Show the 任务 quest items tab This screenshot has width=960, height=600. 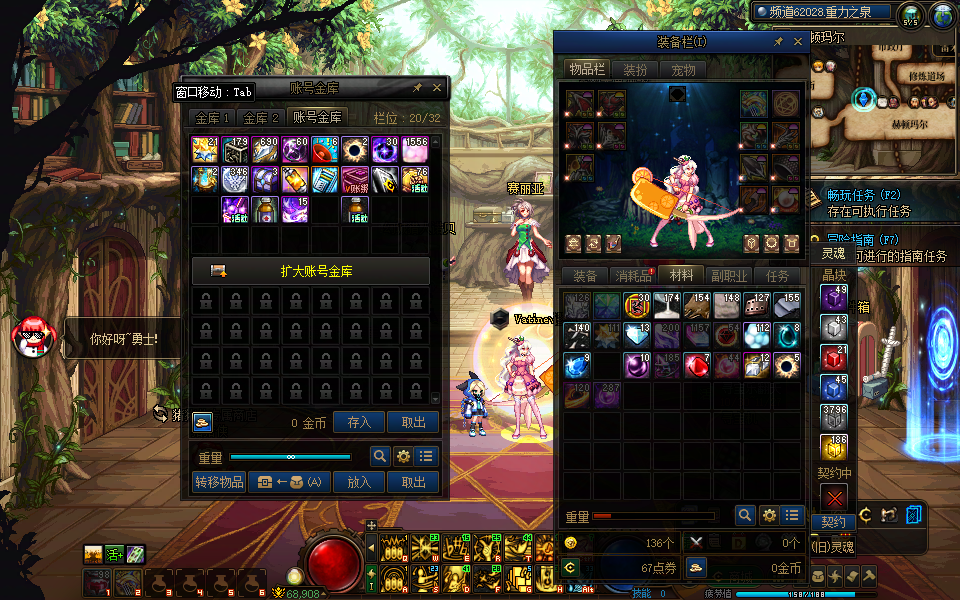point(777,276)
